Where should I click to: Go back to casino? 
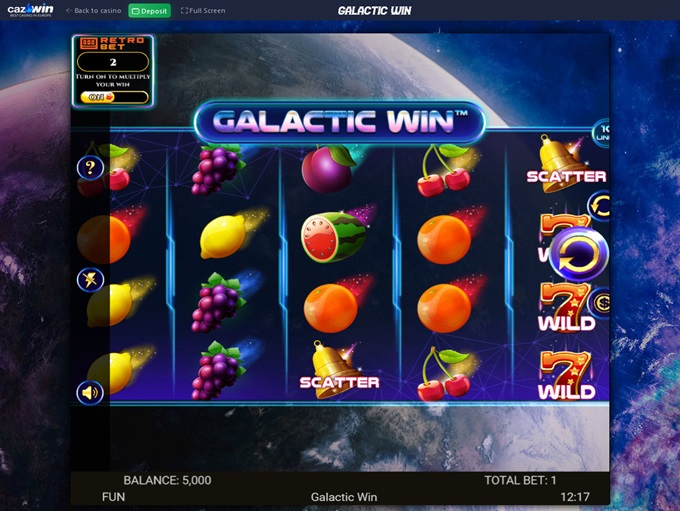click(x=94, y=10)
